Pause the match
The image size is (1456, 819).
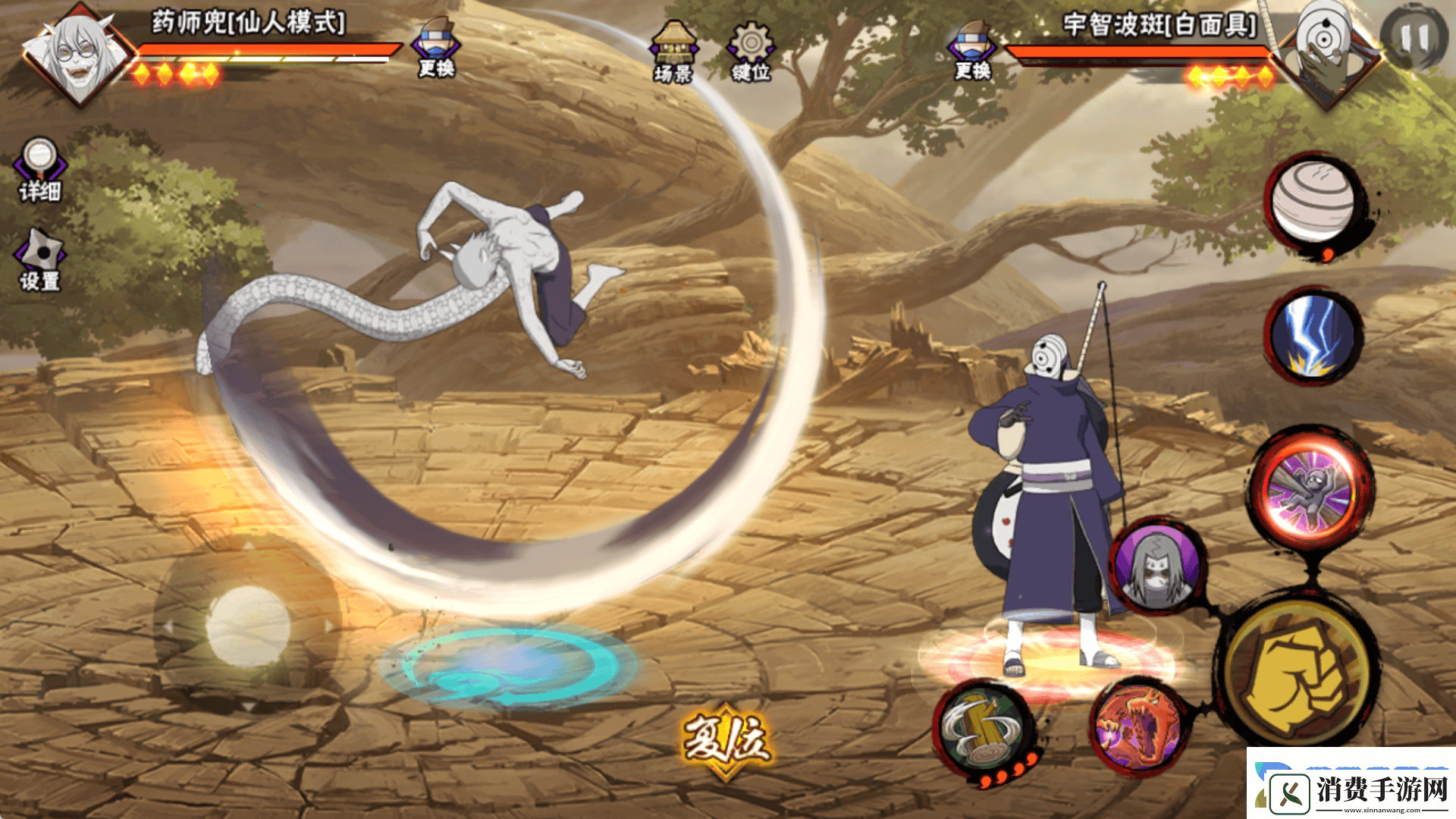click(x=1413, y=38)
